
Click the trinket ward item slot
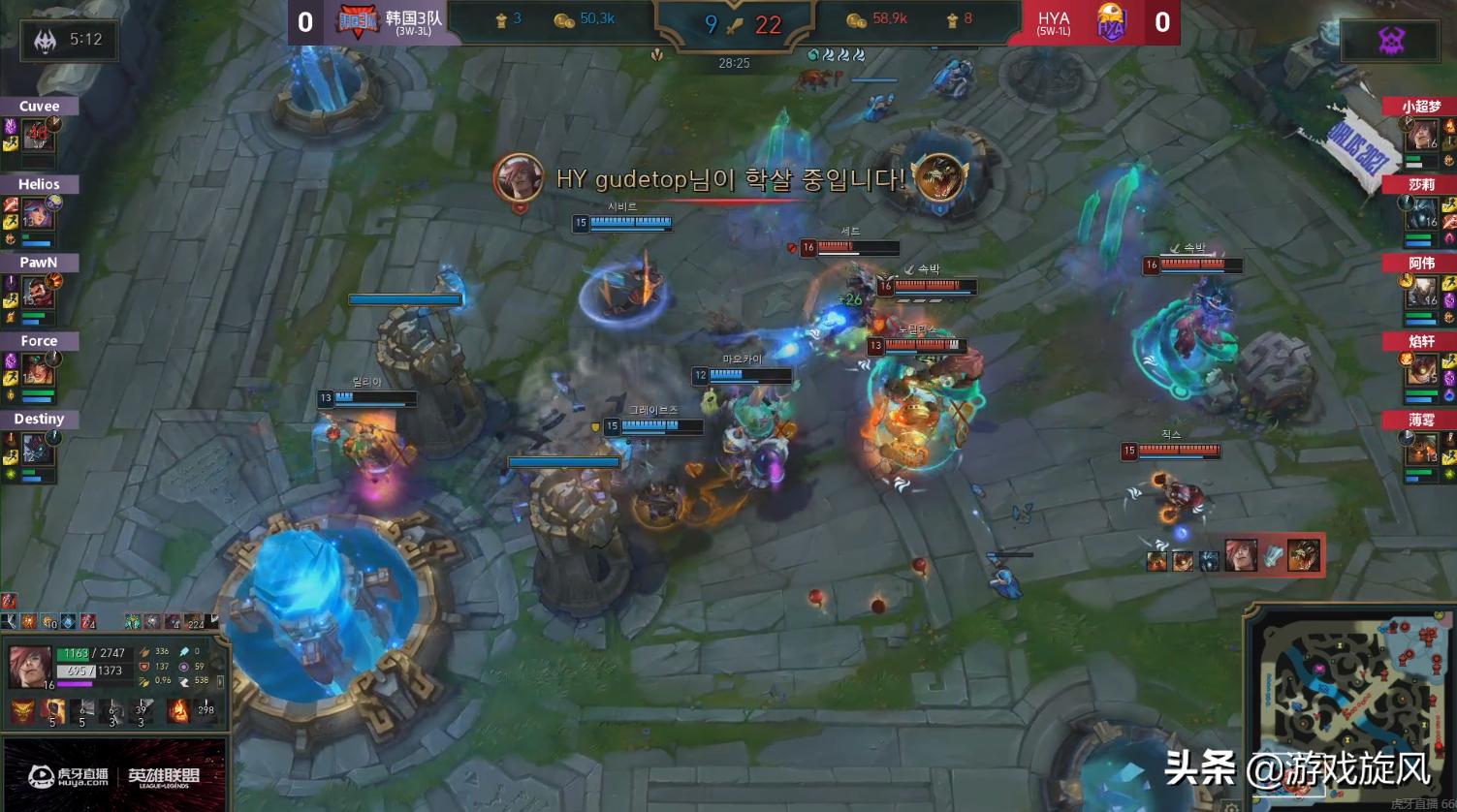click(206, 710)
